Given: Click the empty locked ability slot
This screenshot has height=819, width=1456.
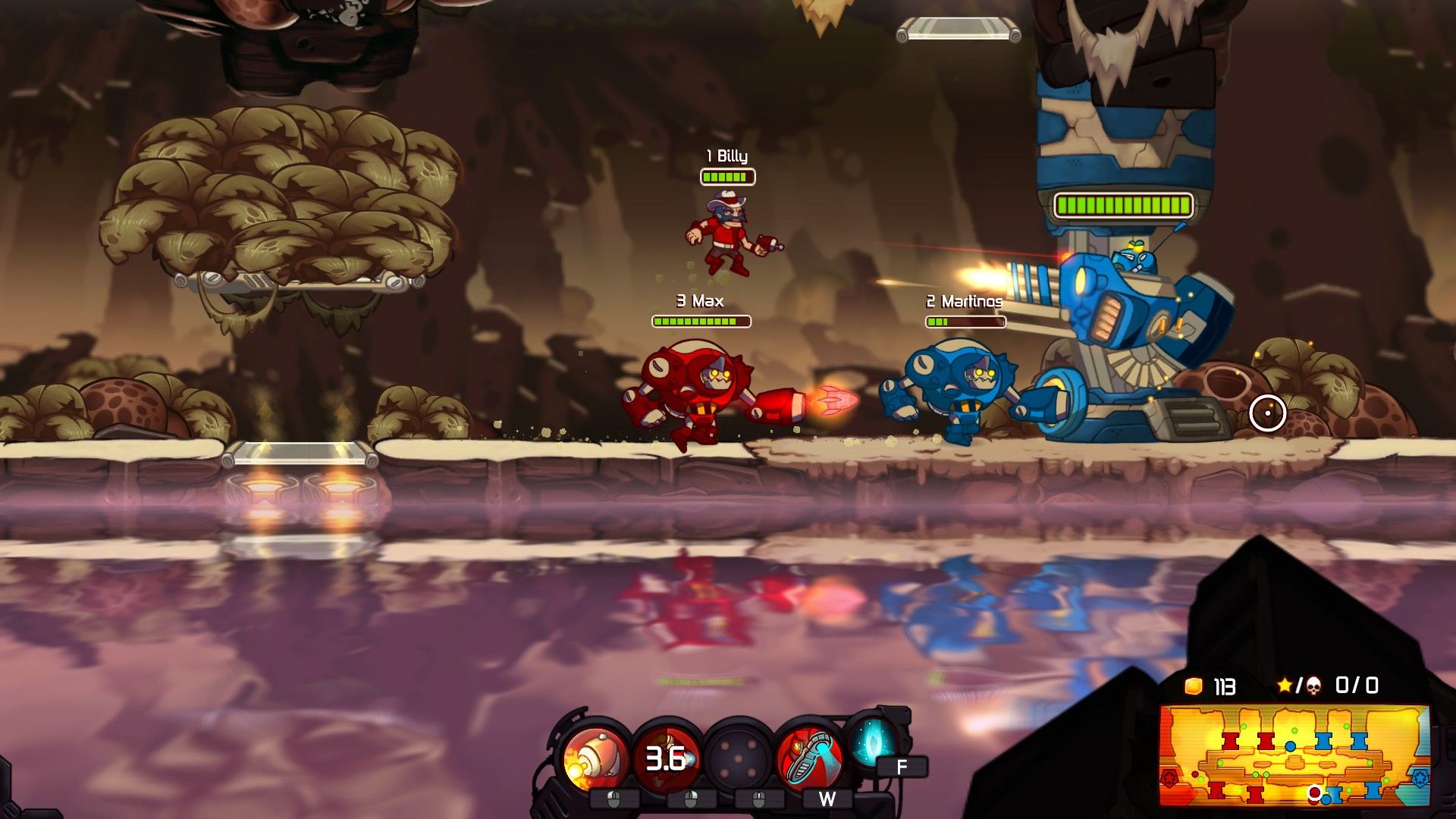Looking at the screenshot, I should pos(738,758).
